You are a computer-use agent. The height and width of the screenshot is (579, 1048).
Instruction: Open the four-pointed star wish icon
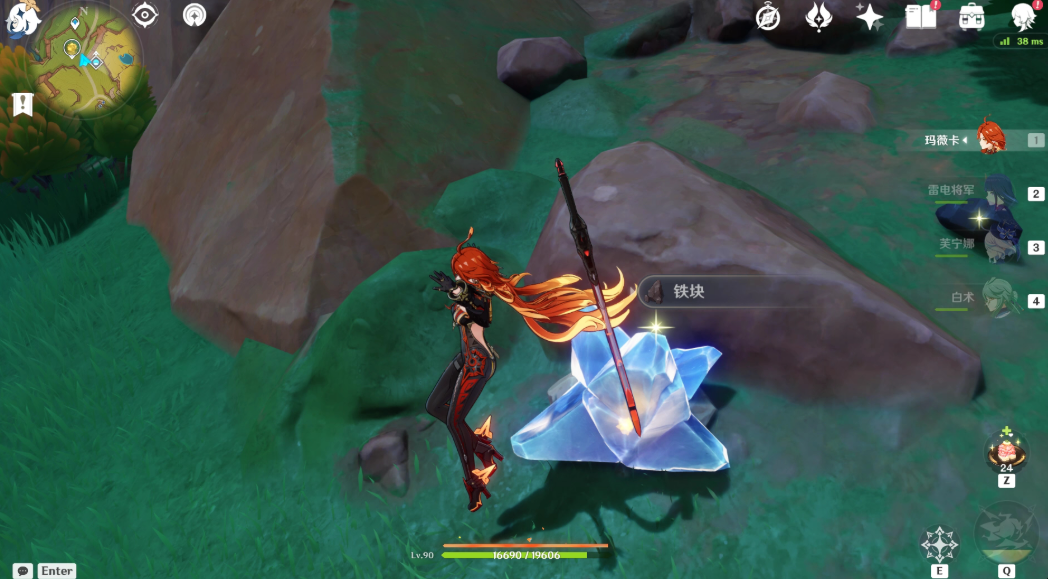coord(870,17)
